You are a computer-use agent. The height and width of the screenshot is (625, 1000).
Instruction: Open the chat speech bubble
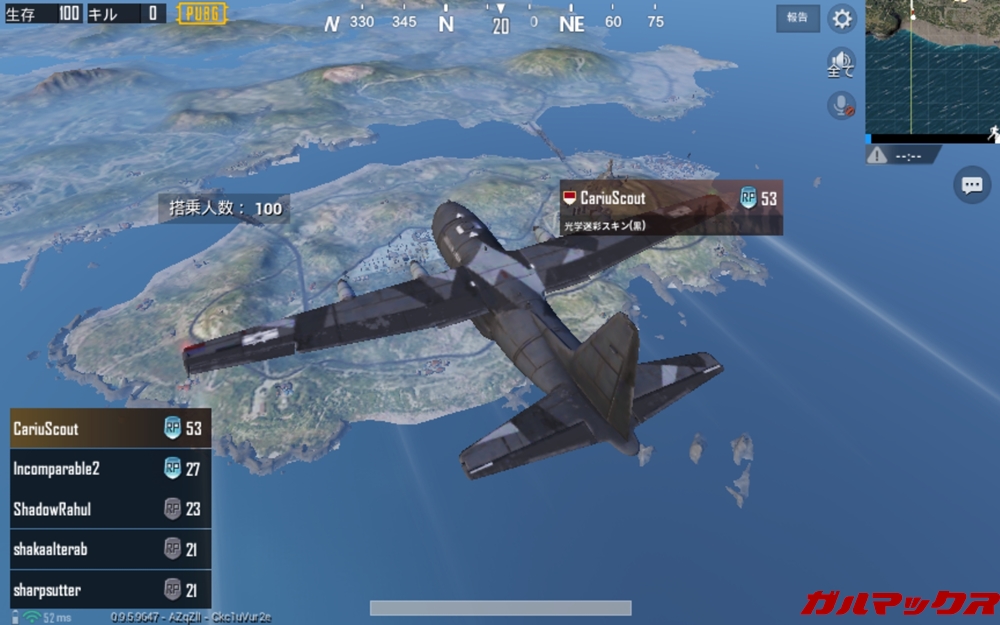click(971, 185)
